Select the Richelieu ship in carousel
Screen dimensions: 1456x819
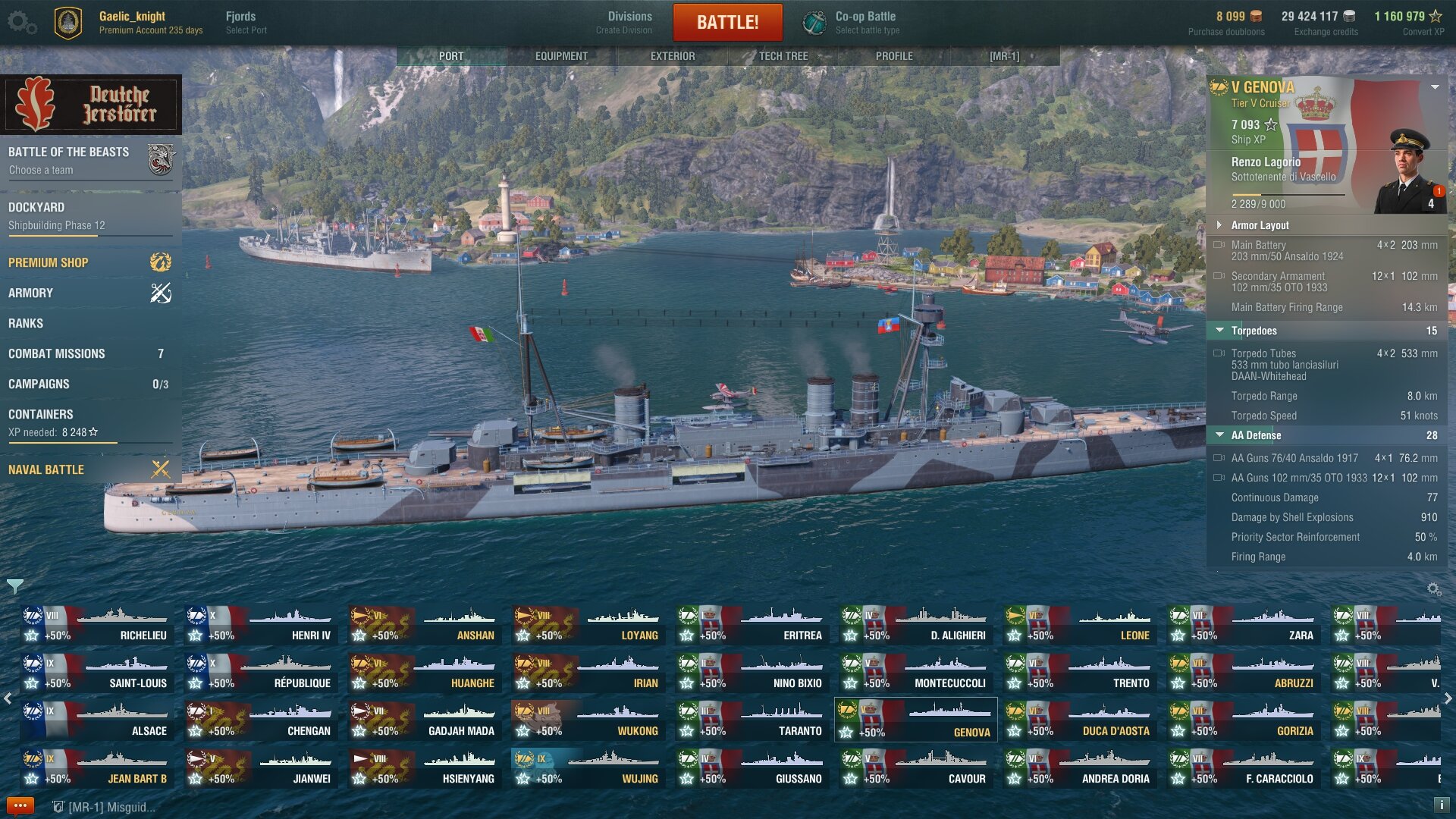[x=97, y=625]
